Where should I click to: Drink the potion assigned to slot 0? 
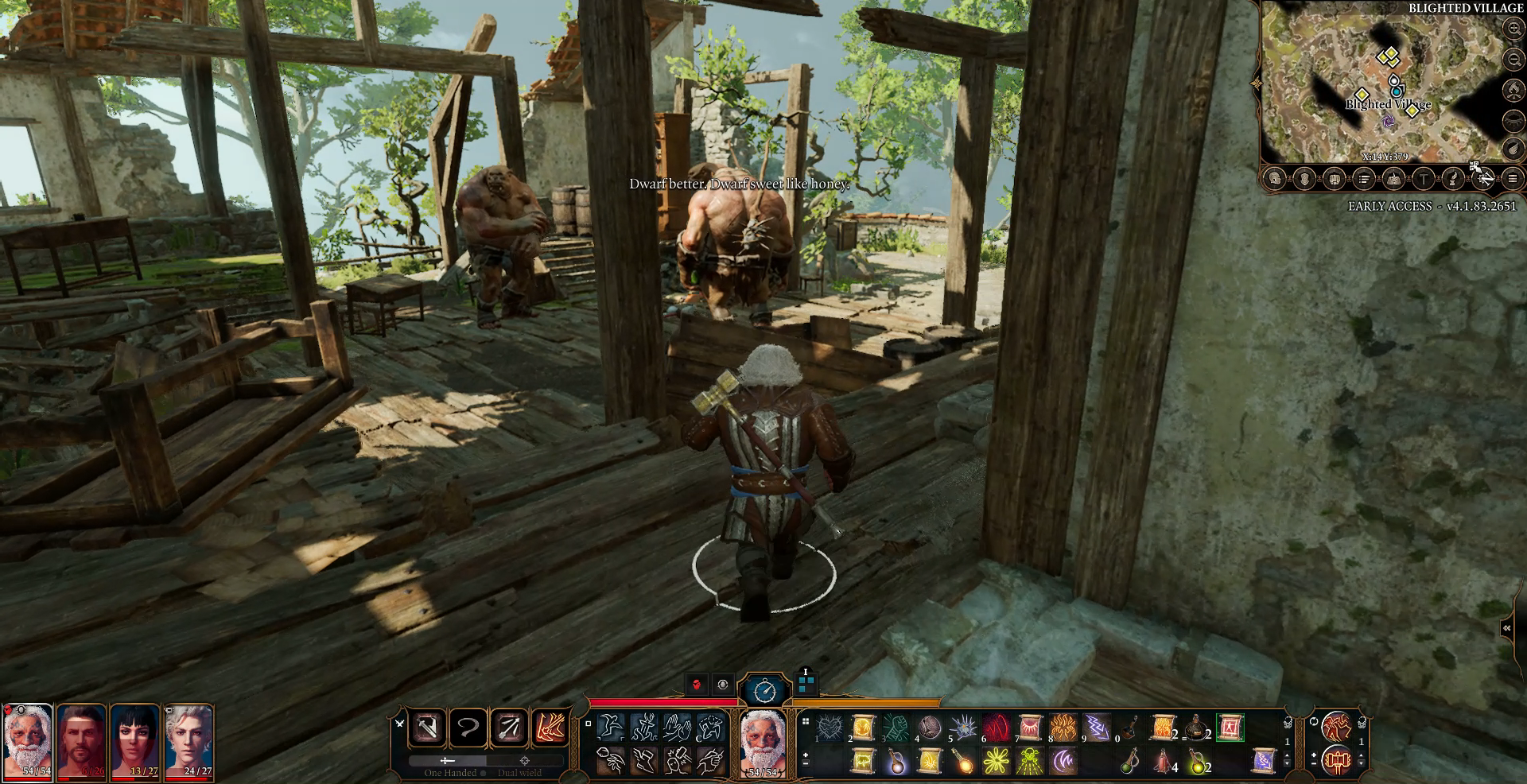pos(1130,728)
